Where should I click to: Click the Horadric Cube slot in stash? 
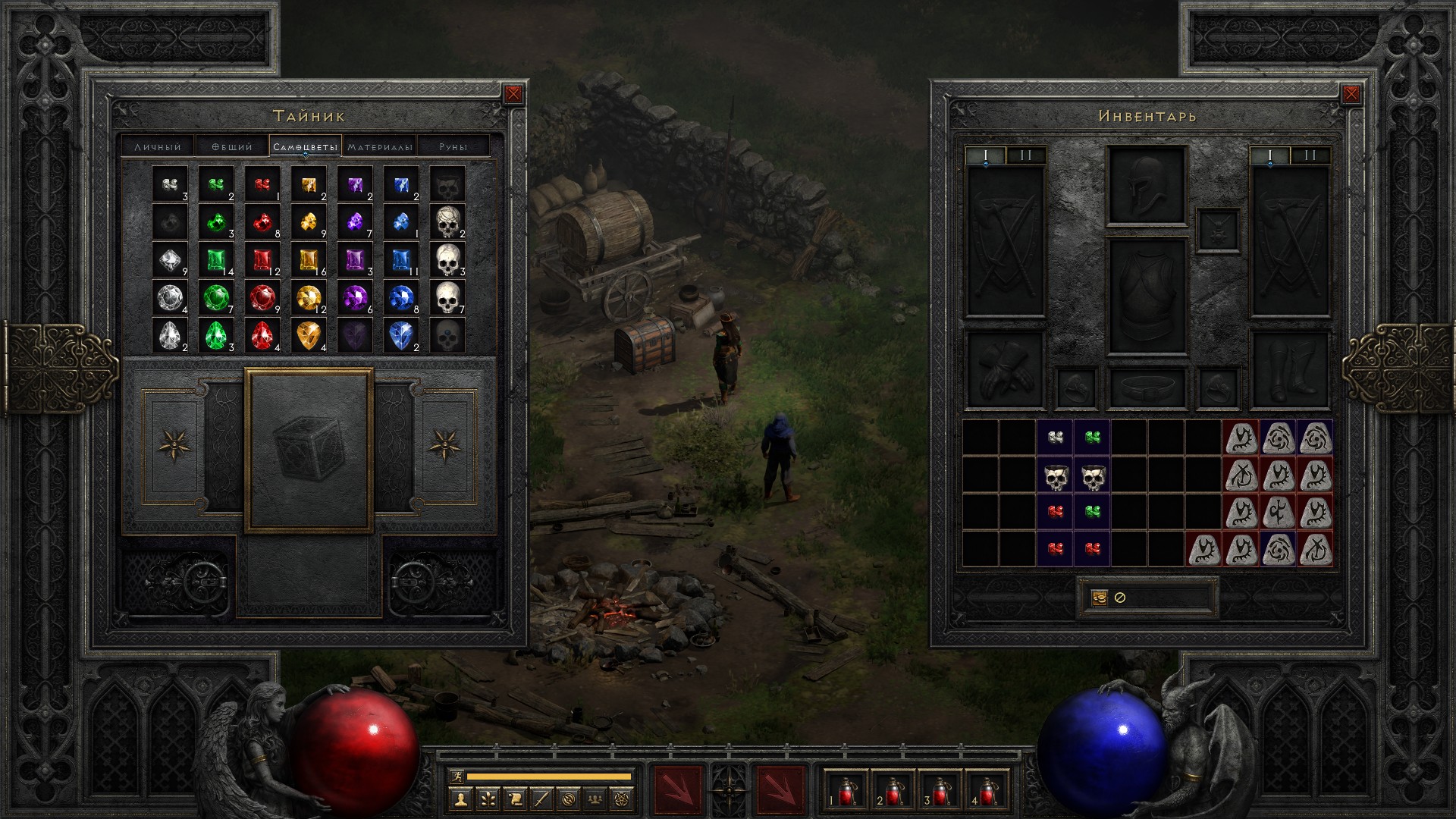tap(309, 450)
